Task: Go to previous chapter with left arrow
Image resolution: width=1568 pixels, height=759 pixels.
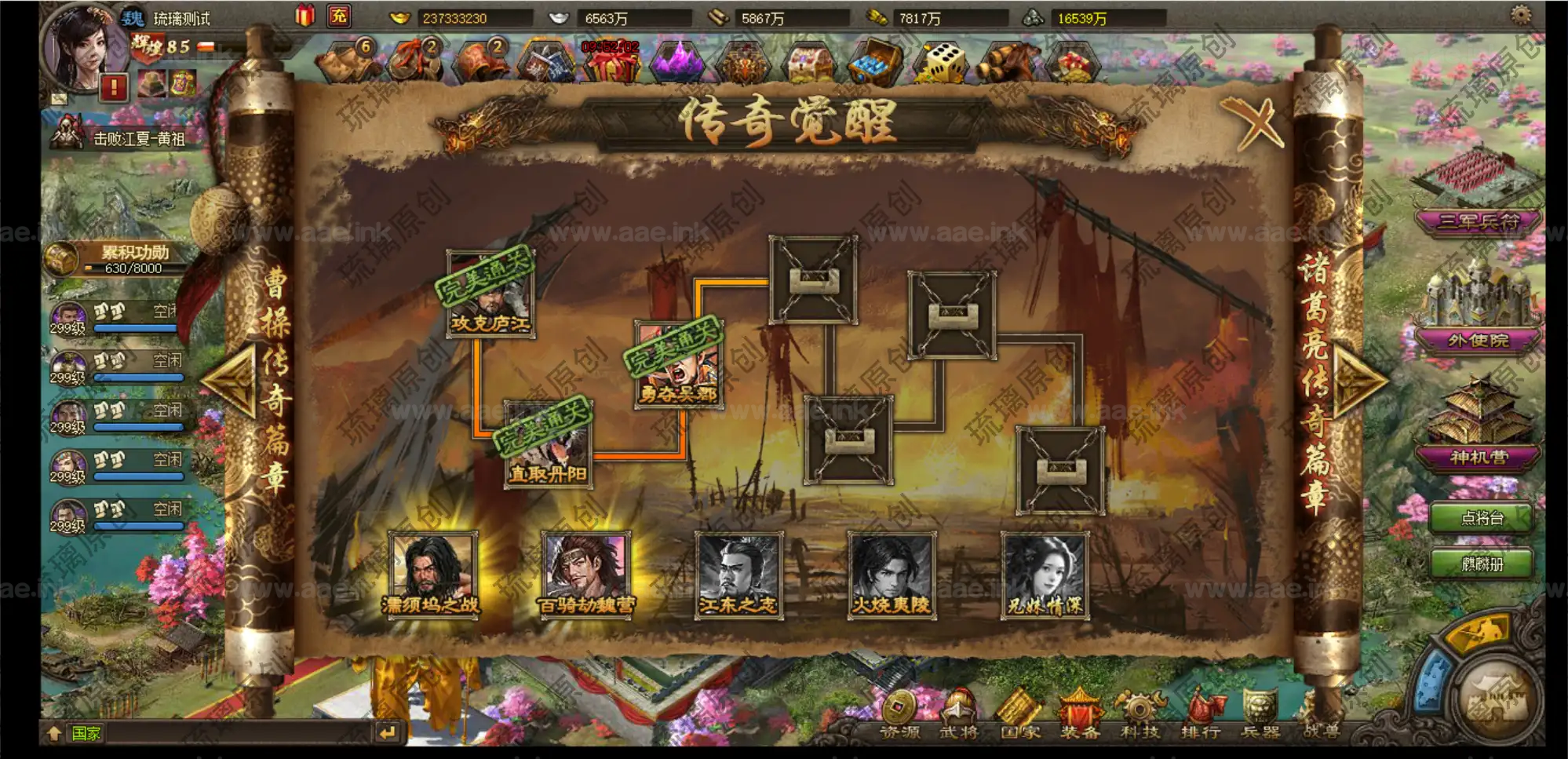Action: click(230, 381)
